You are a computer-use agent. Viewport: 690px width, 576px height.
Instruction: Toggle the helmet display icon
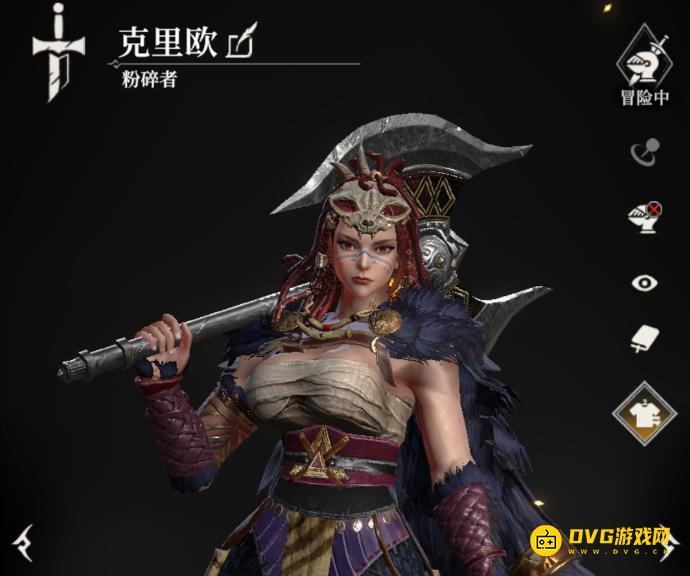click(643, 218)
